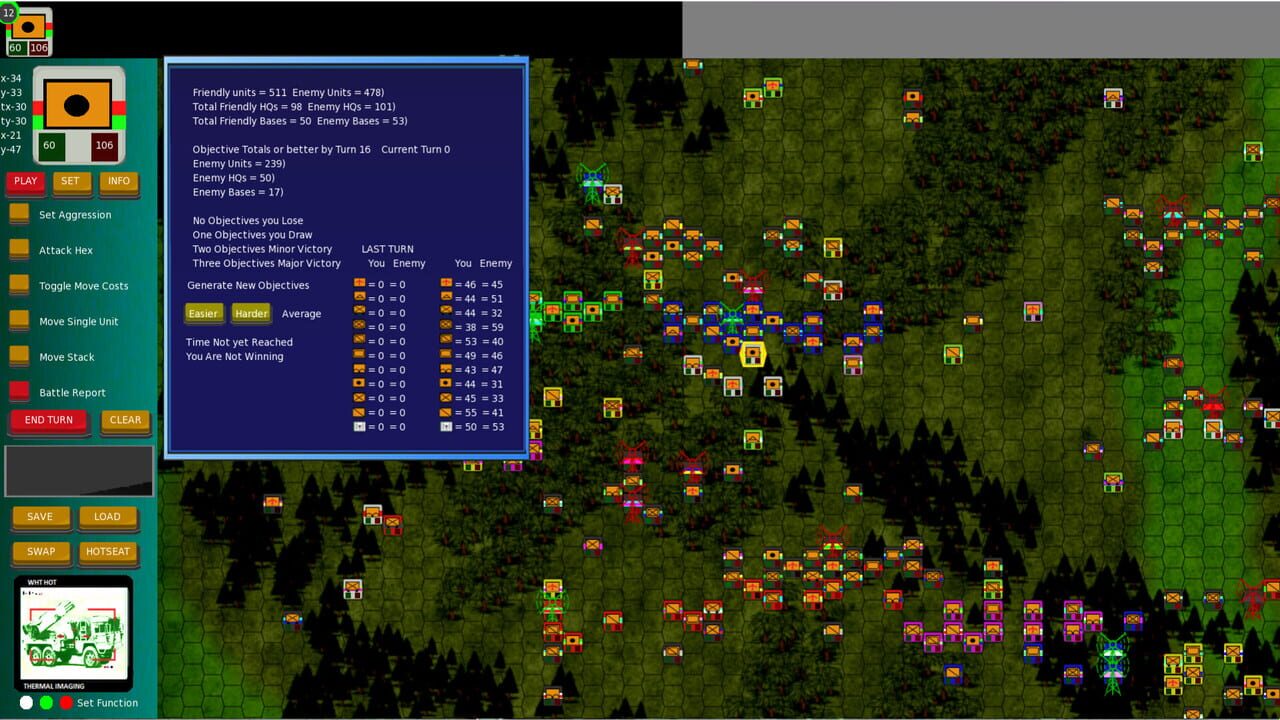Open the INFO tab
The height and width of the screenshot is (720, 1280).
point(119,181)
